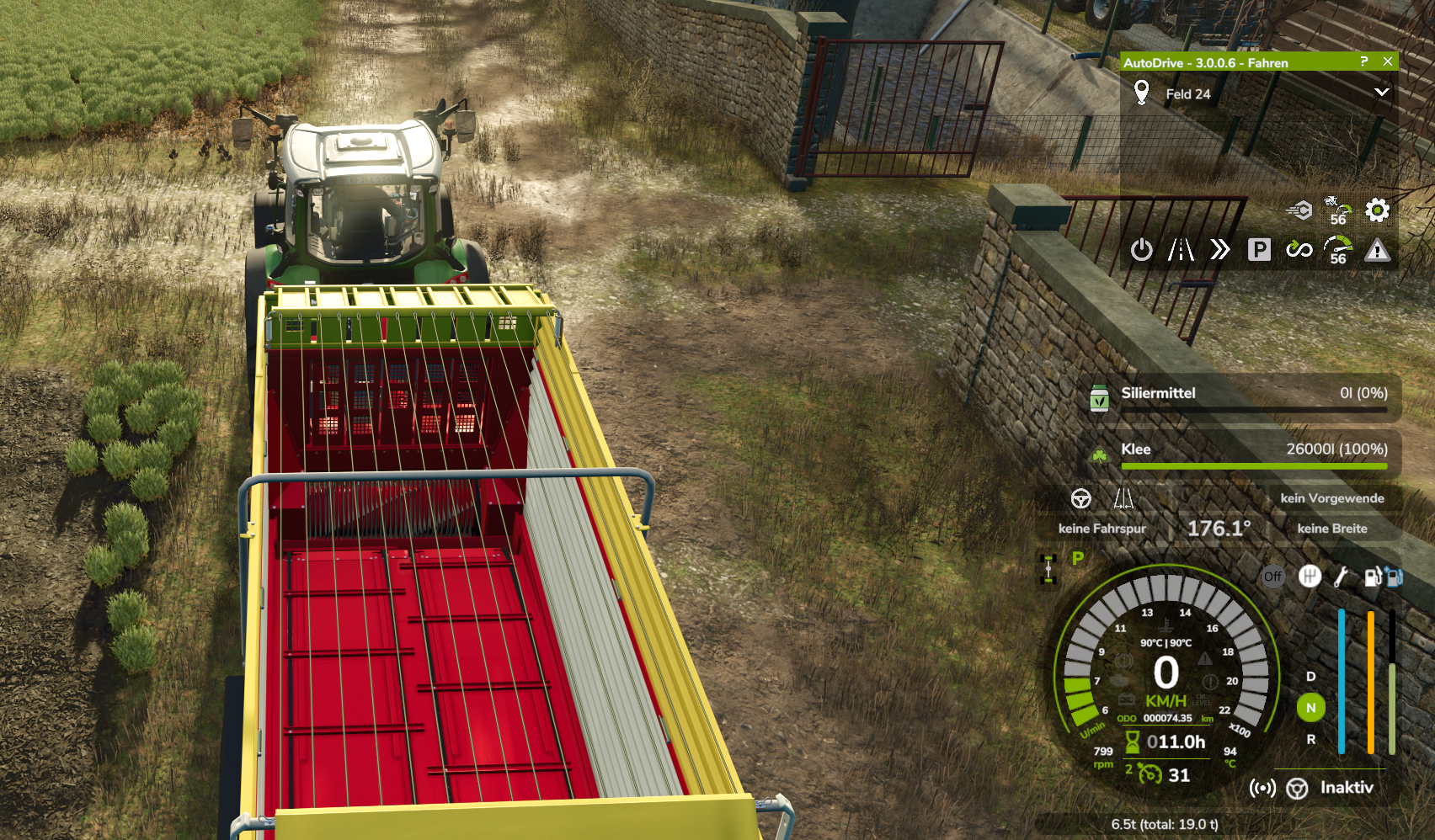This screenshot has width=1435, height=840.
Task: Expand the Feld 24 destination dropdown
Action: 1381,93
